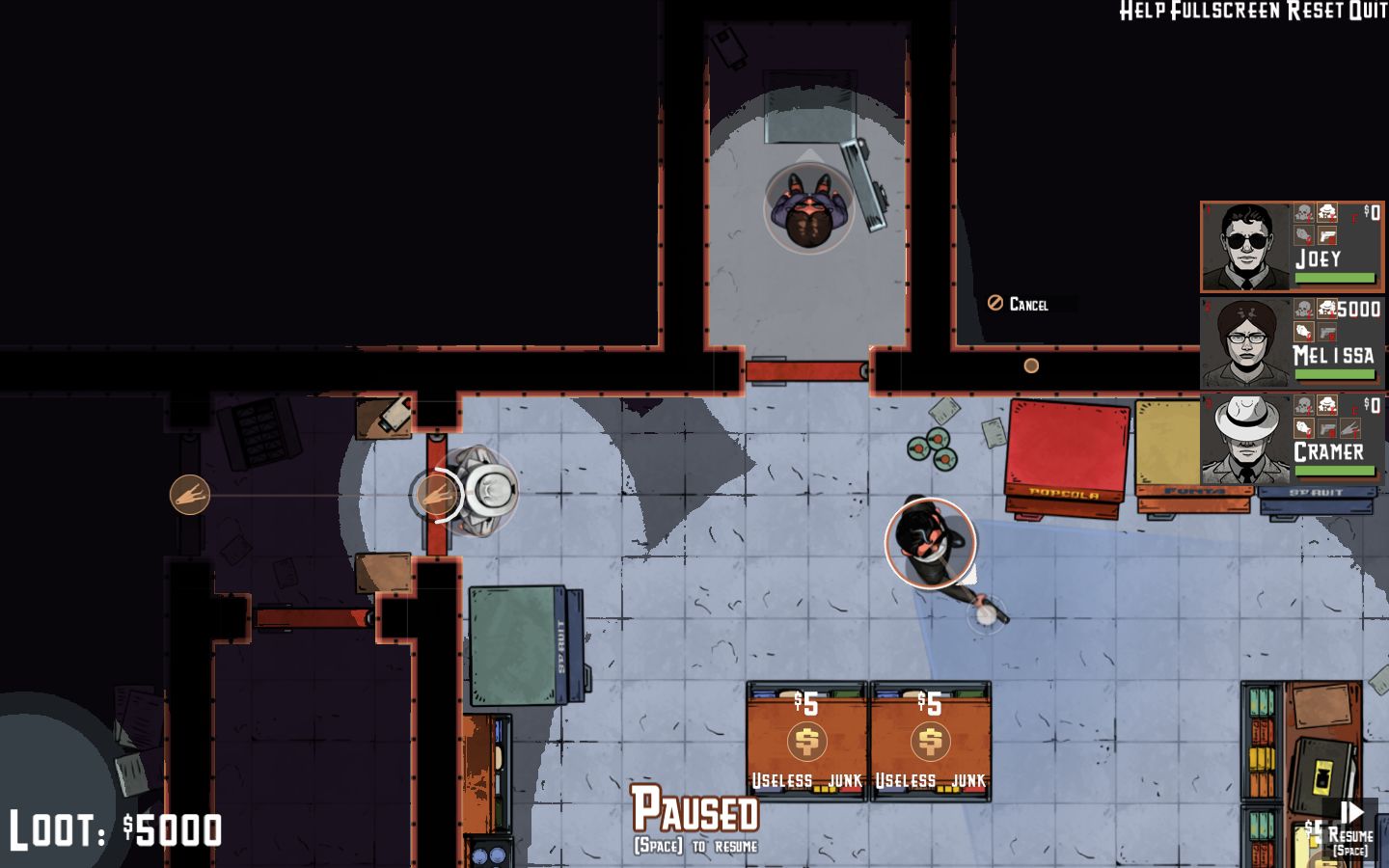The image size is (1389, 868).
Task: Select Cramer's pistol icon
Action: [1328, 429]
